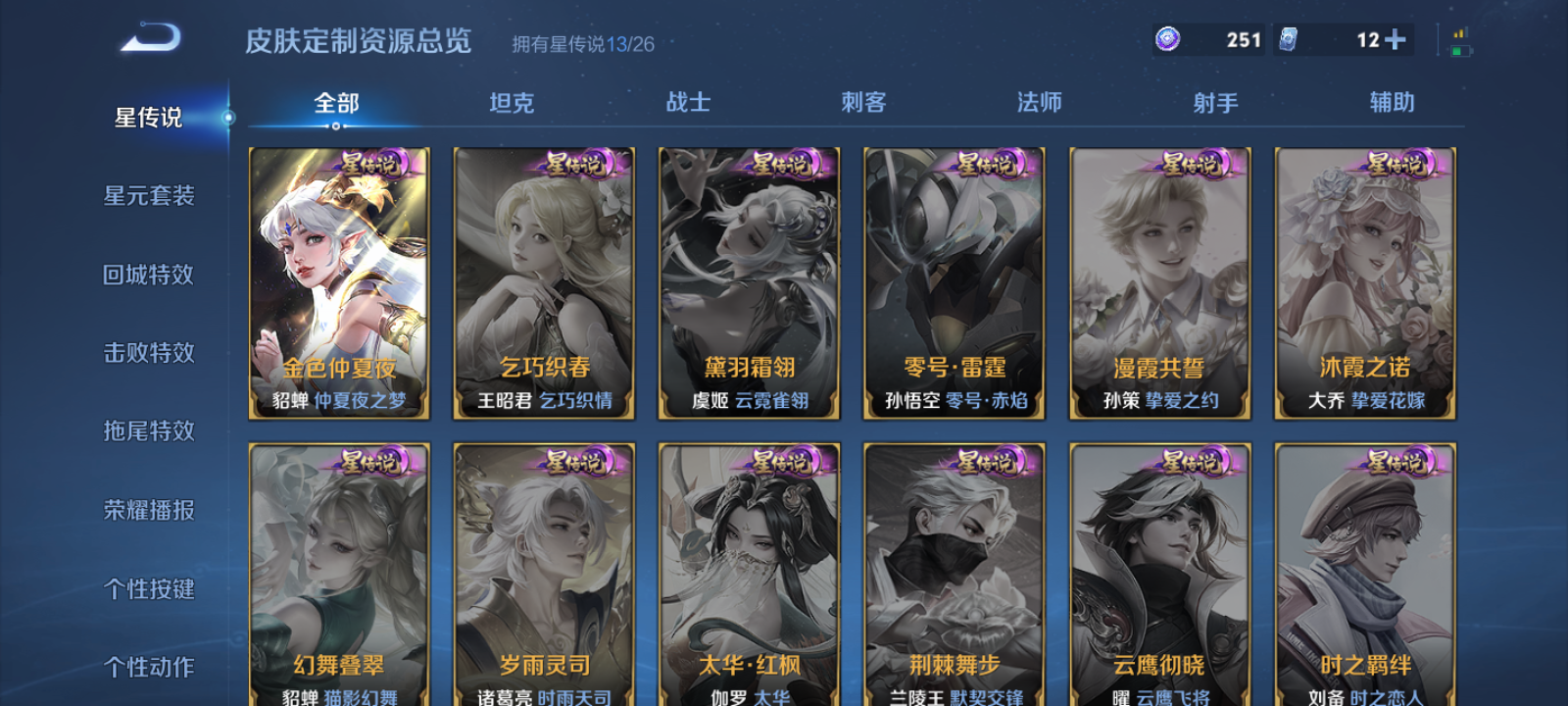The width and height of the screenshot is (1568, 706).
Task: Open the 荣耀播报 sidebar section
Action: (x=149, y=510)
